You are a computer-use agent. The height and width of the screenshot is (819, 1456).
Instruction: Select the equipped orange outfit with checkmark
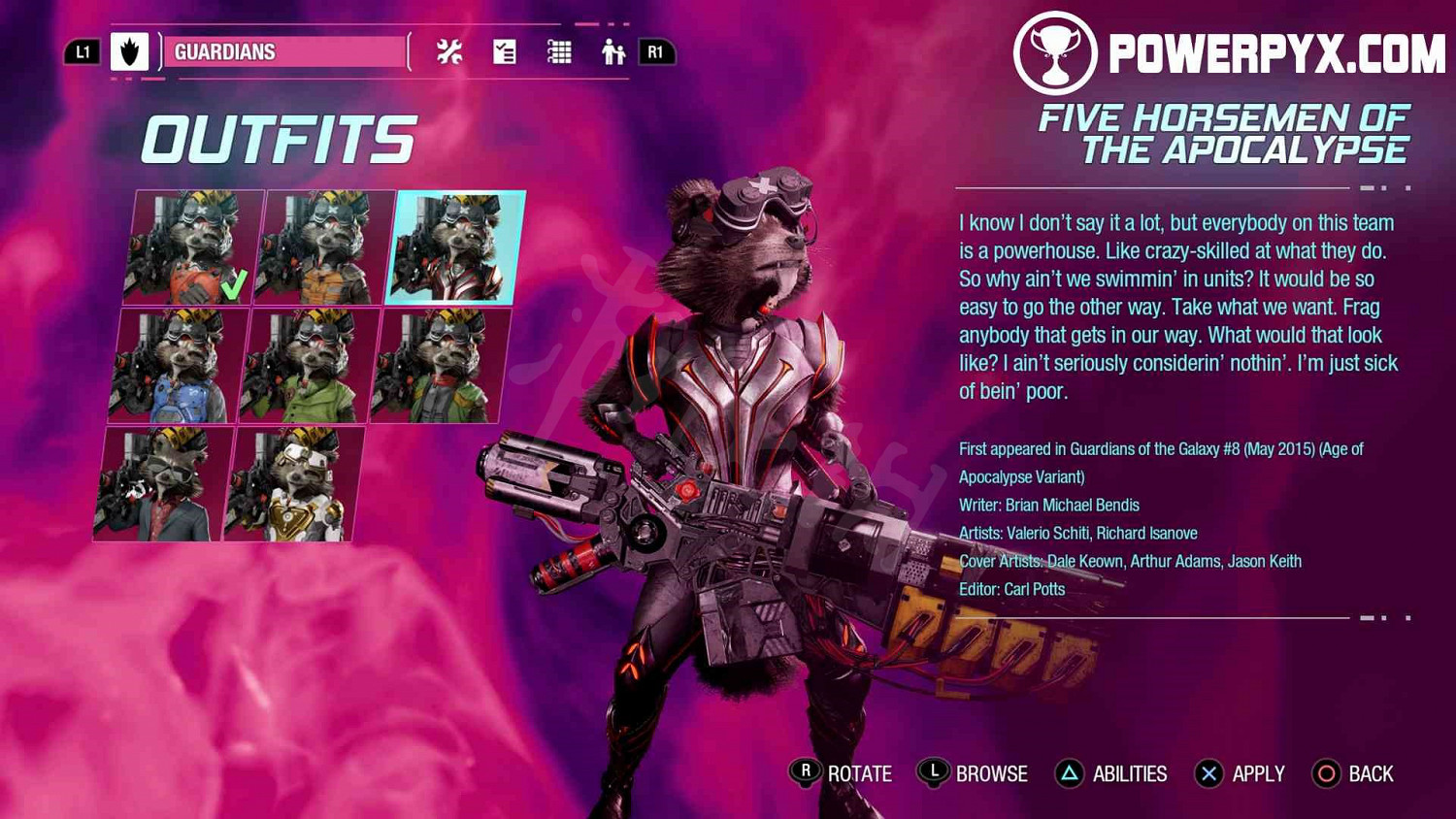point(194,247)
